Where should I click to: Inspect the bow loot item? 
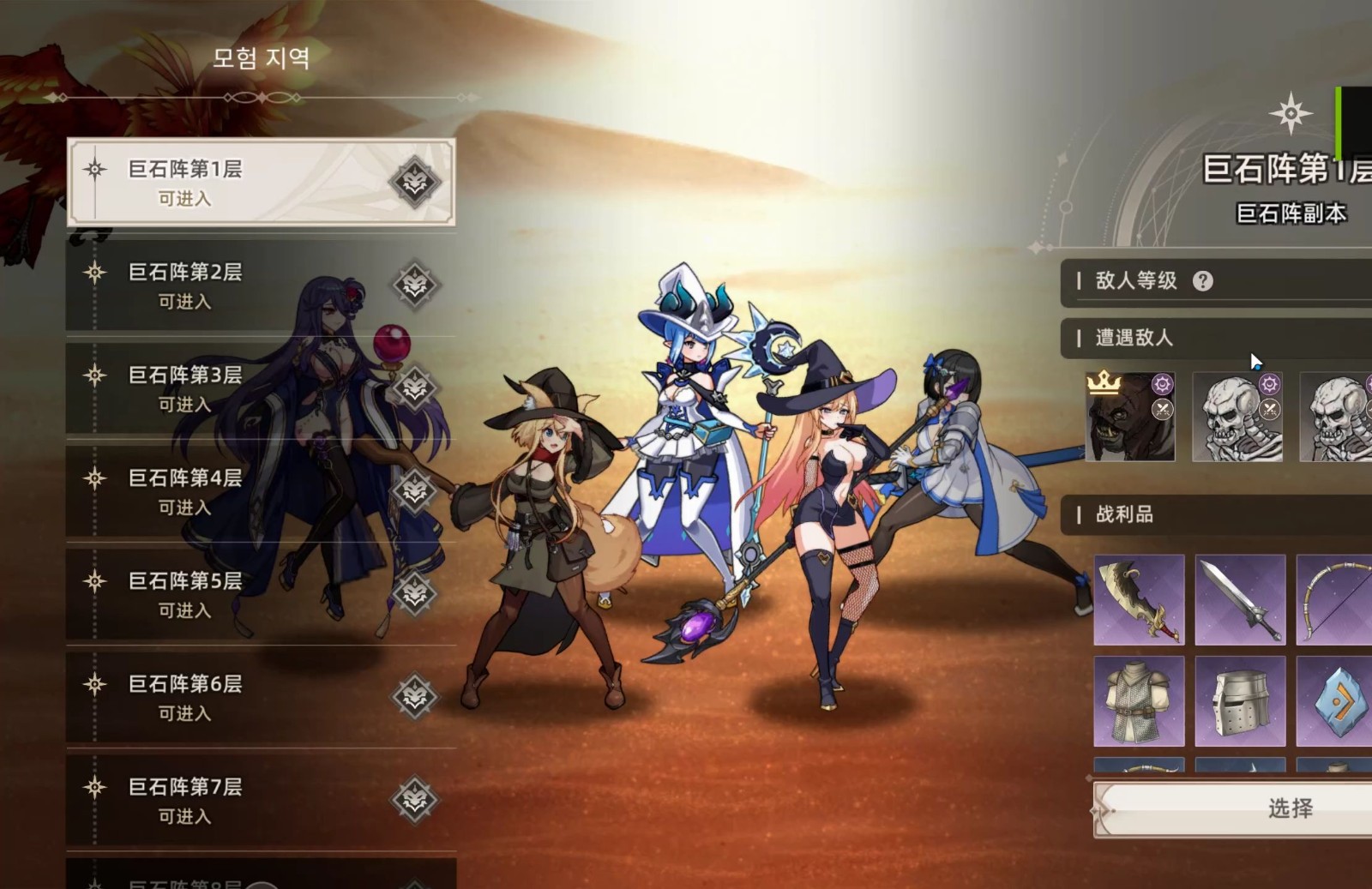point(1334,600)
